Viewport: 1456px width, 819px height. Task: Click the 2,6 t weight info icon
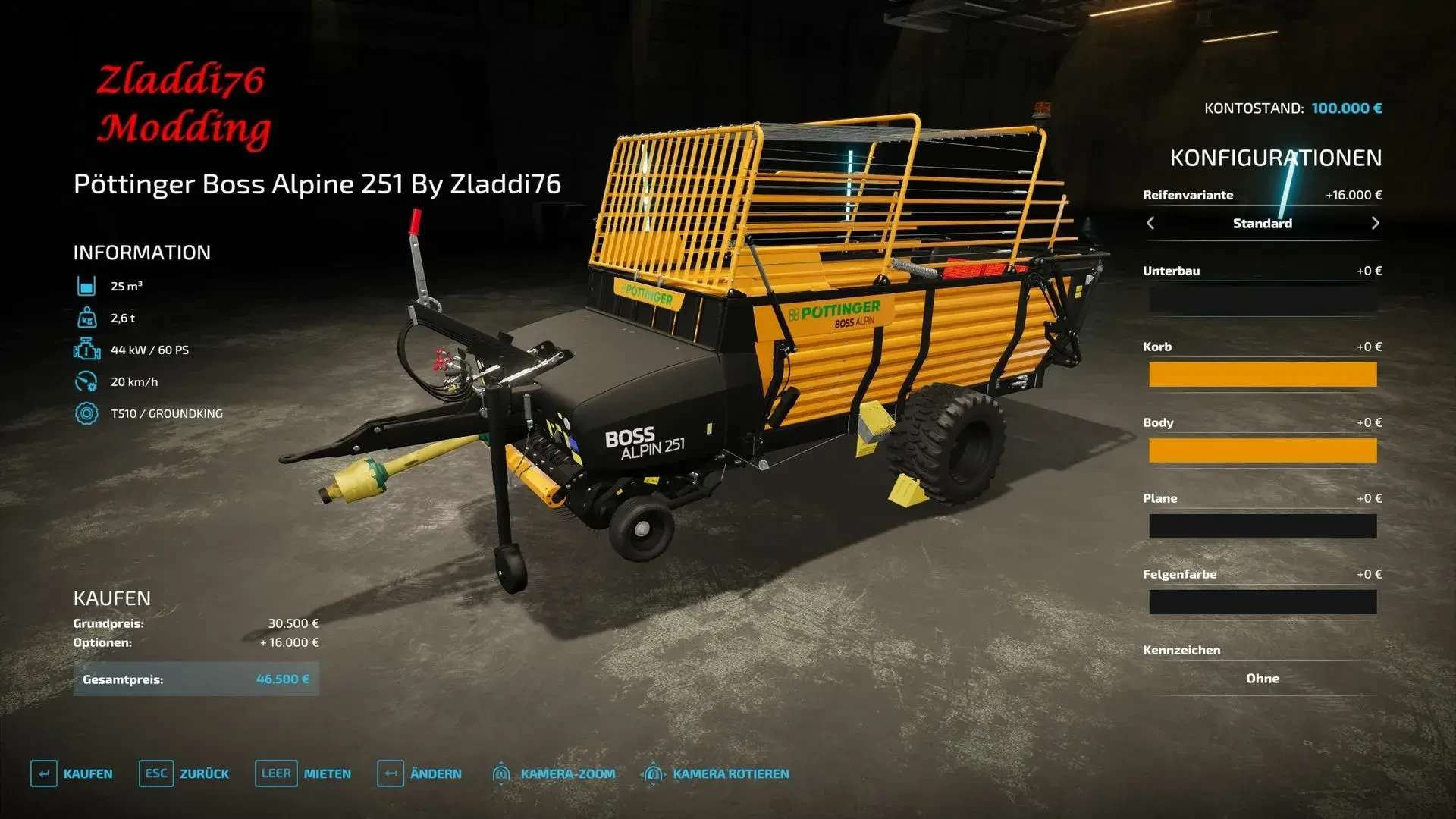(x=88, y=318)
